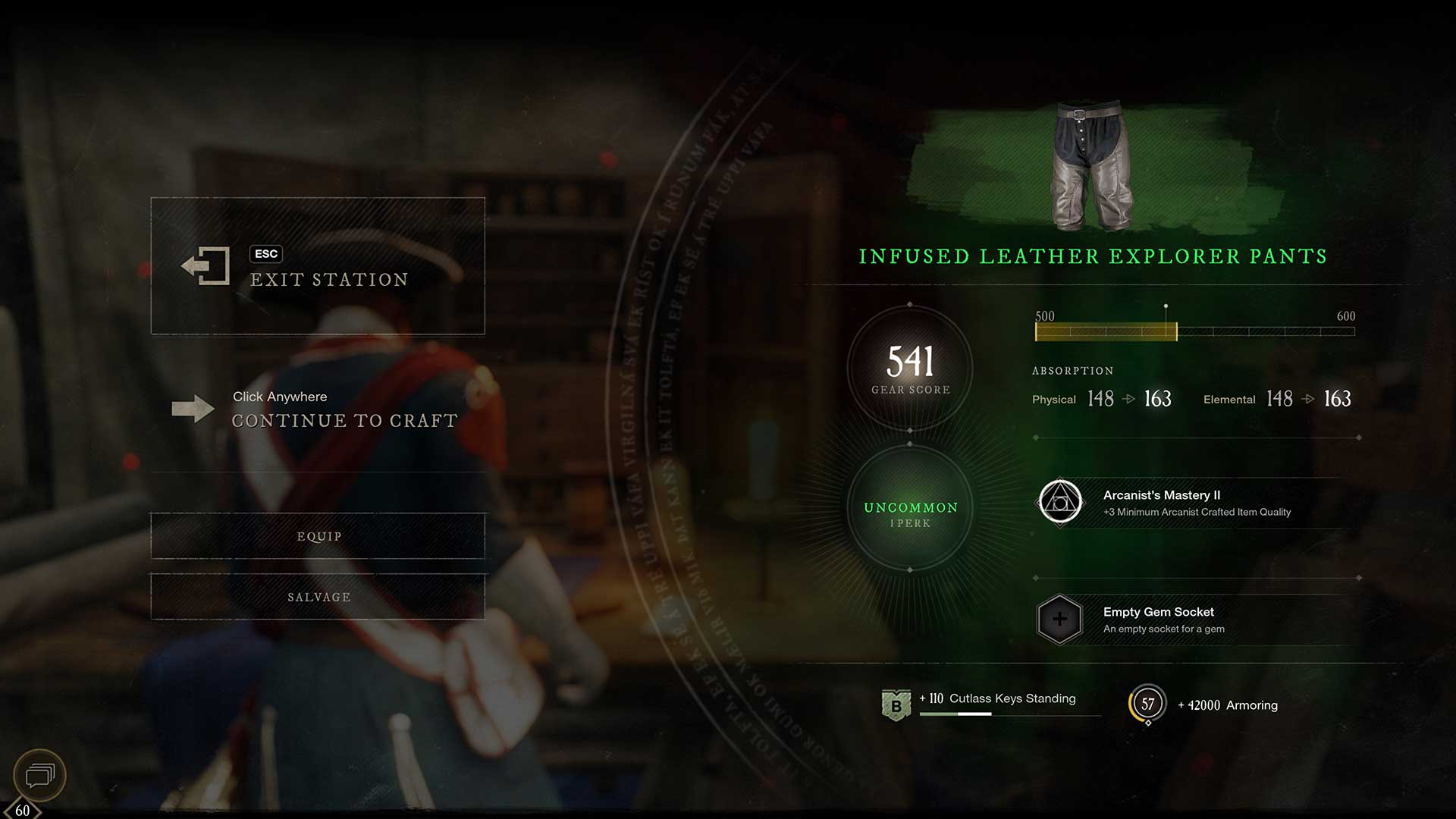The width and height of the screenshot is (1456, 819).
Task: Inspect the Arcanist's Mastery II perk
Action: click(x=1059, y=502)
